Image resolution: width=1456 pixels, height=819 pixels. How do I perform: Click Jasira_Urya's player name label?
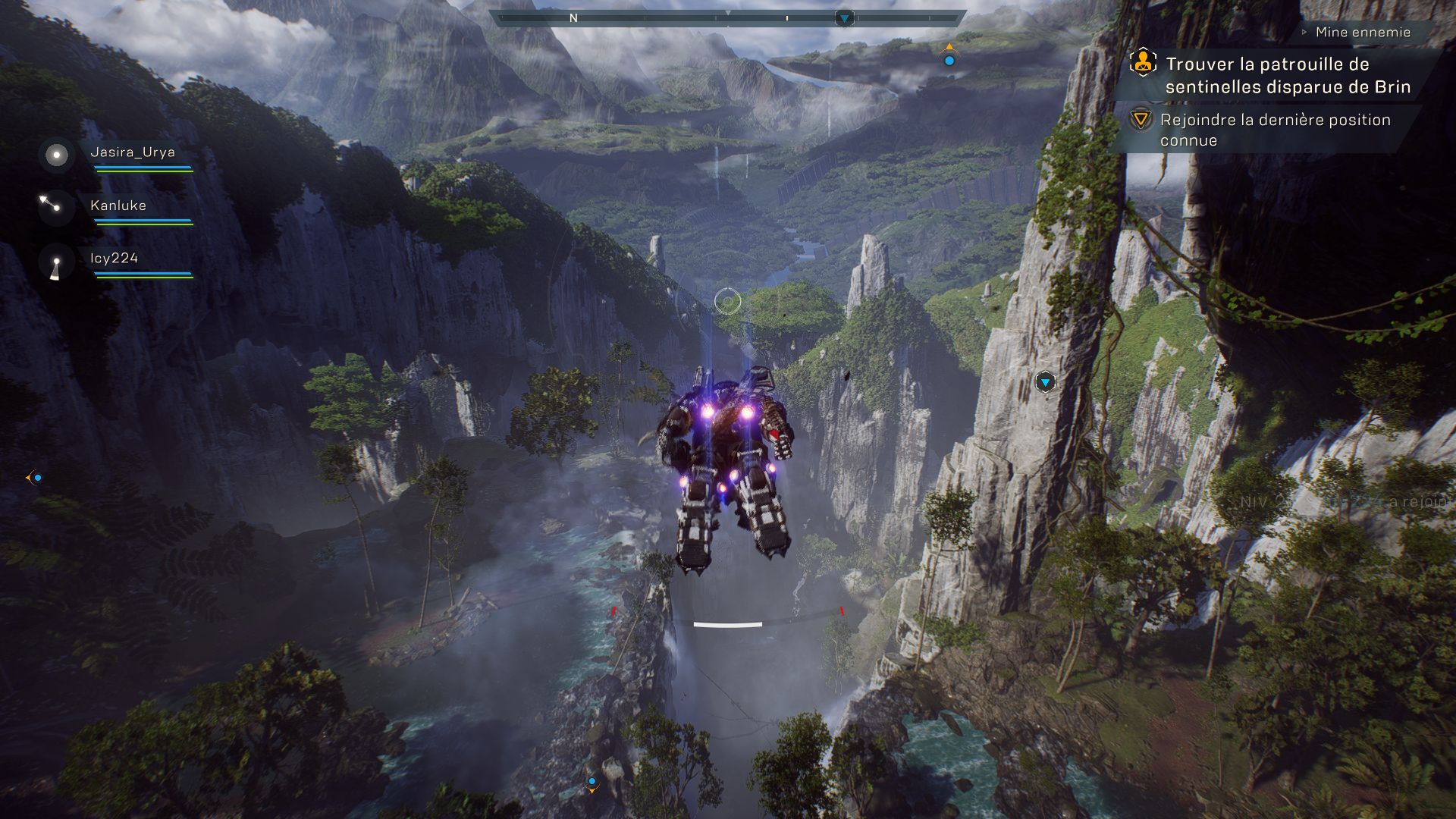131,152
